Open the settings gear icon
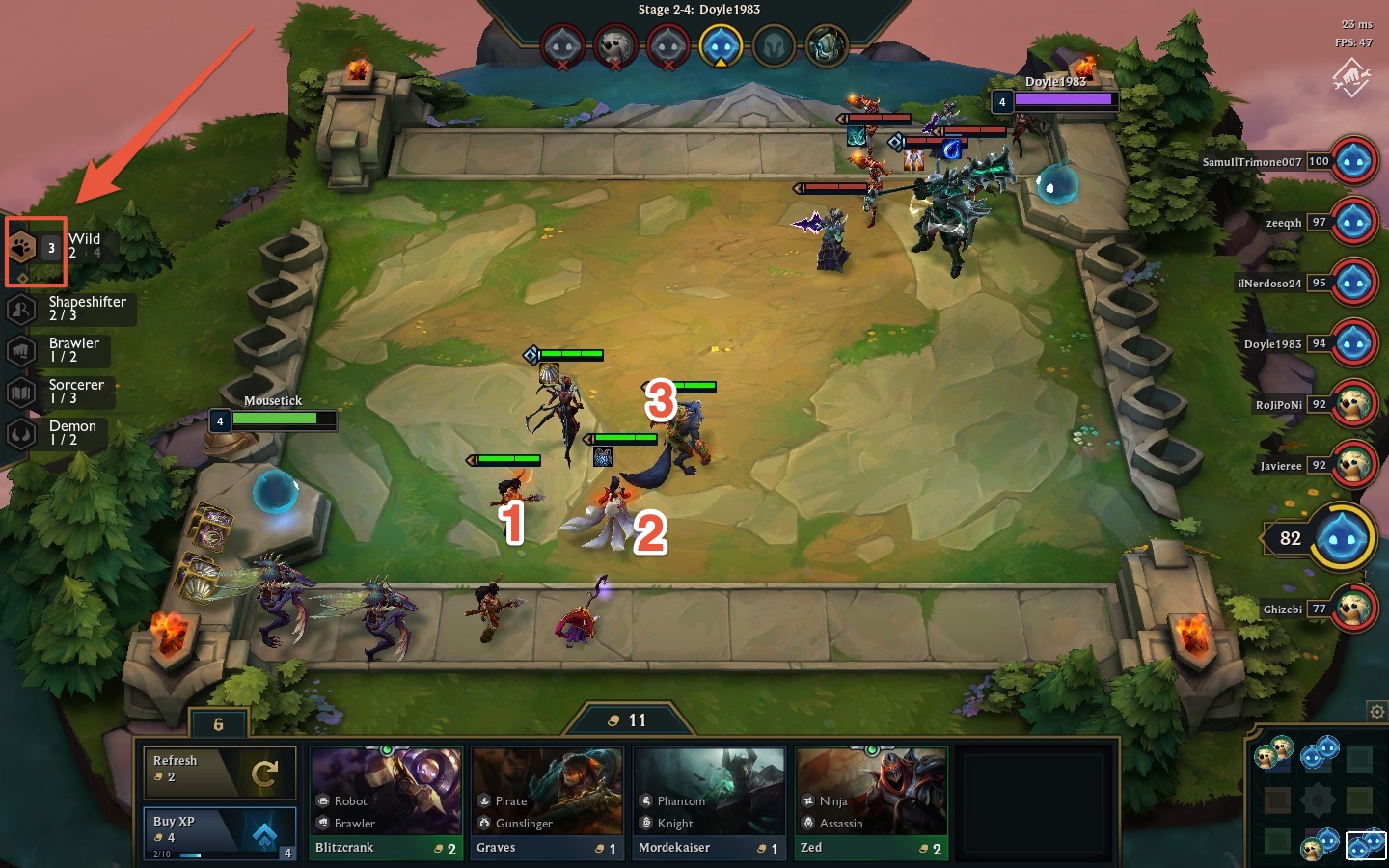Viewport: 1389px width, 868px height. (x=1376, y=712)
